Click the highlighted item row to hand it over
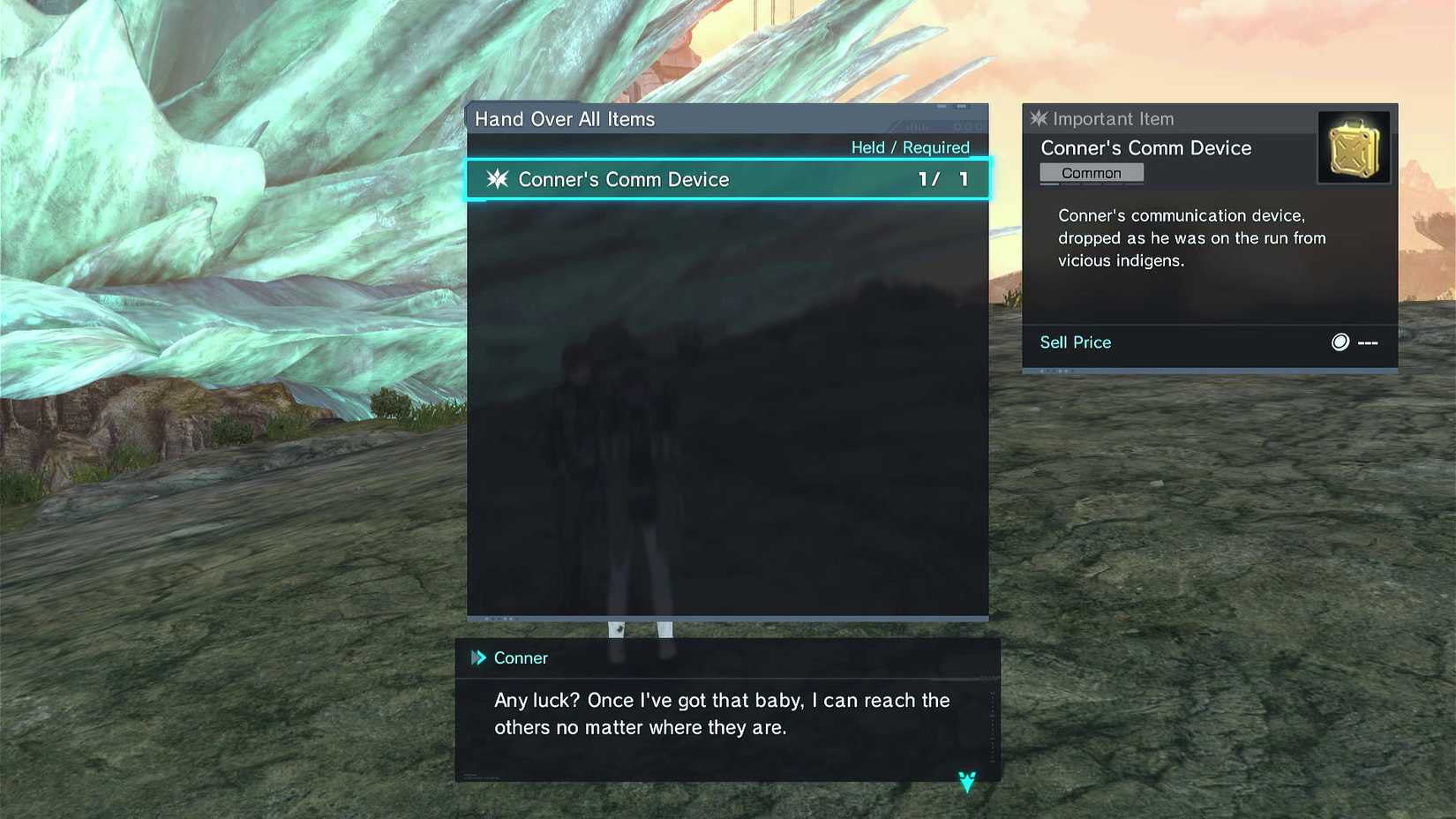Image resolution: width=1456 pixels, height=819 pixels. [x=725, y=179]
